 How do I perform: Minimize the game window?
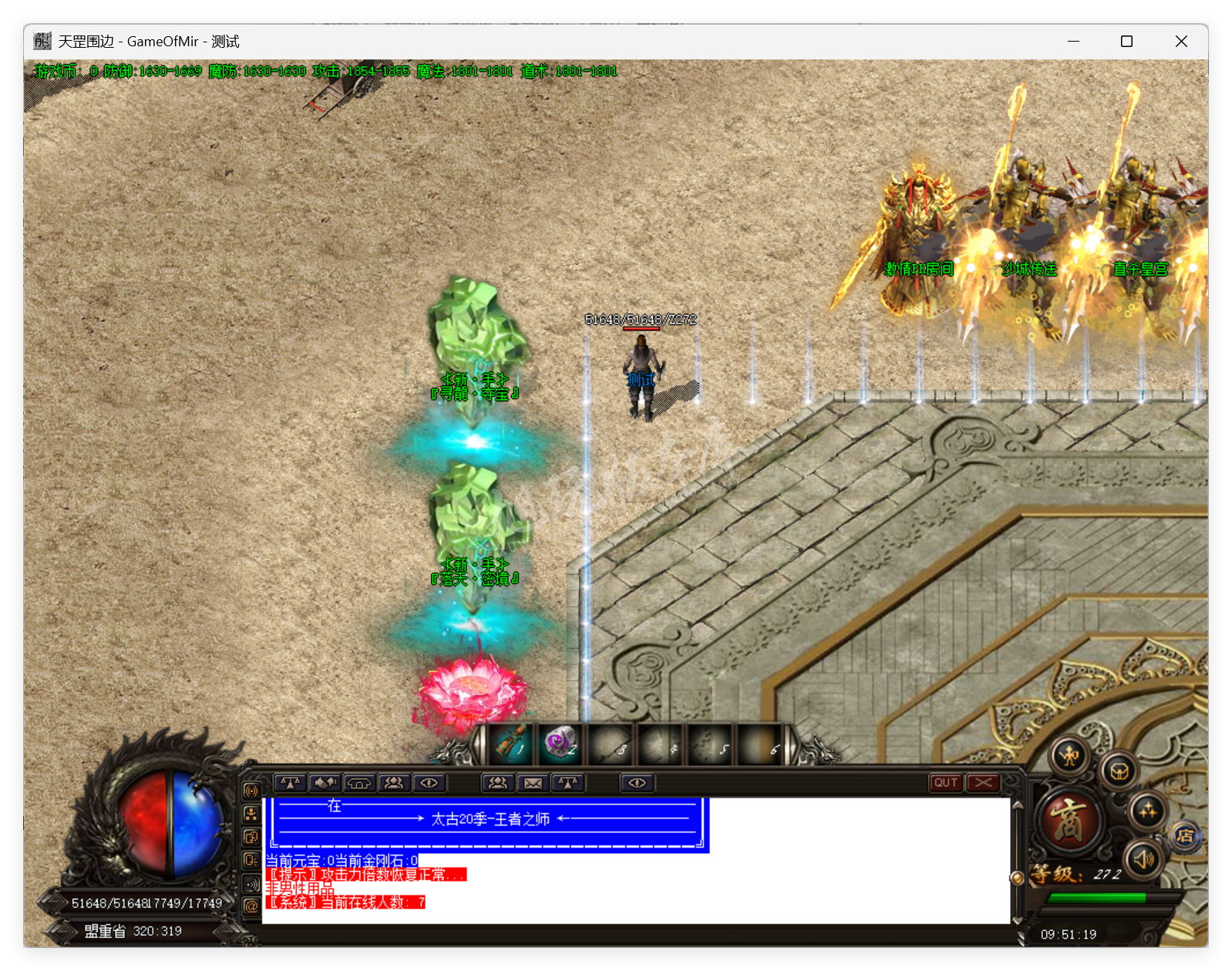[x=1073, y=42]
